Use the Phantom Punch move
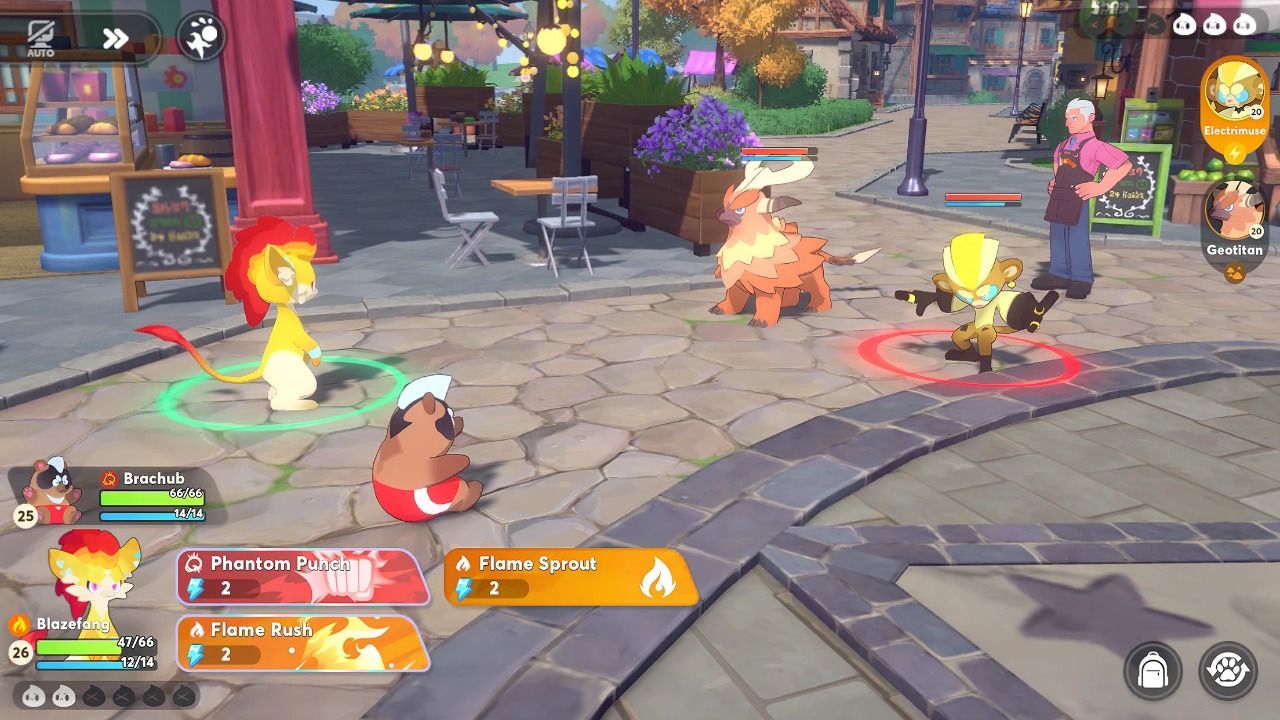 pos(303,576)
